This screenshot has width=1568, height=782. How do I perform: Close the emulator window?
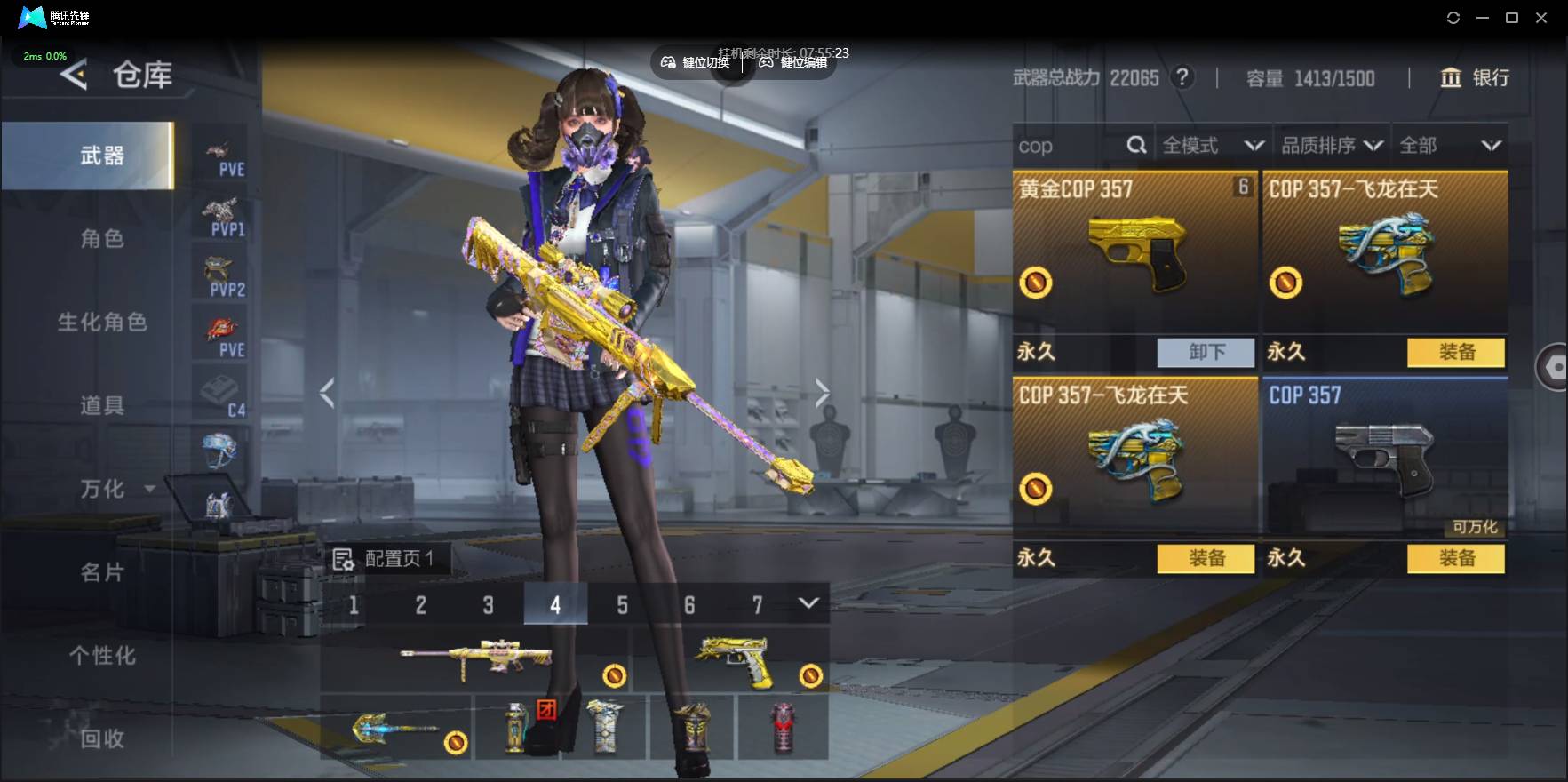[1541, 18]
